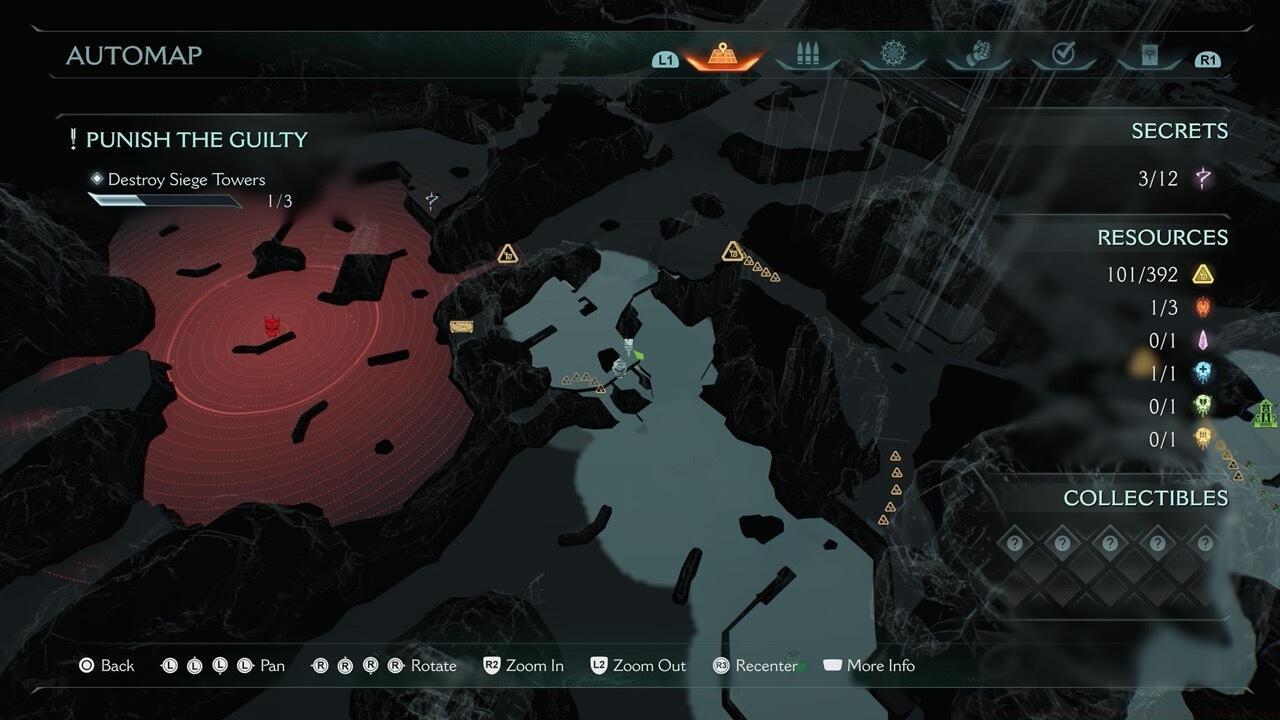Open the checkmark challenges tab
The width and height of the screenshot is (1280, 720).
click(1063, 56)
